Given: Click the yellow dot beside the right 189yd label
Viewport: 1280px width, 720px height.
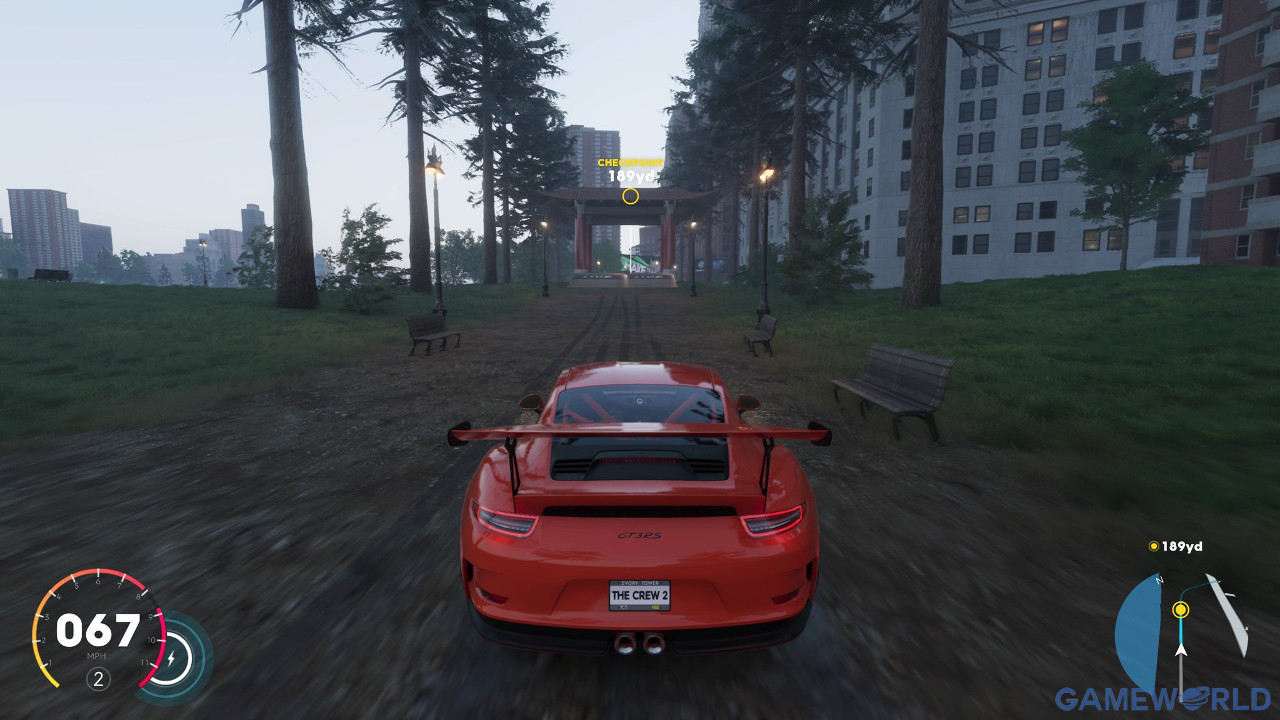Looking at the screenshot, I should [1154, 547].
